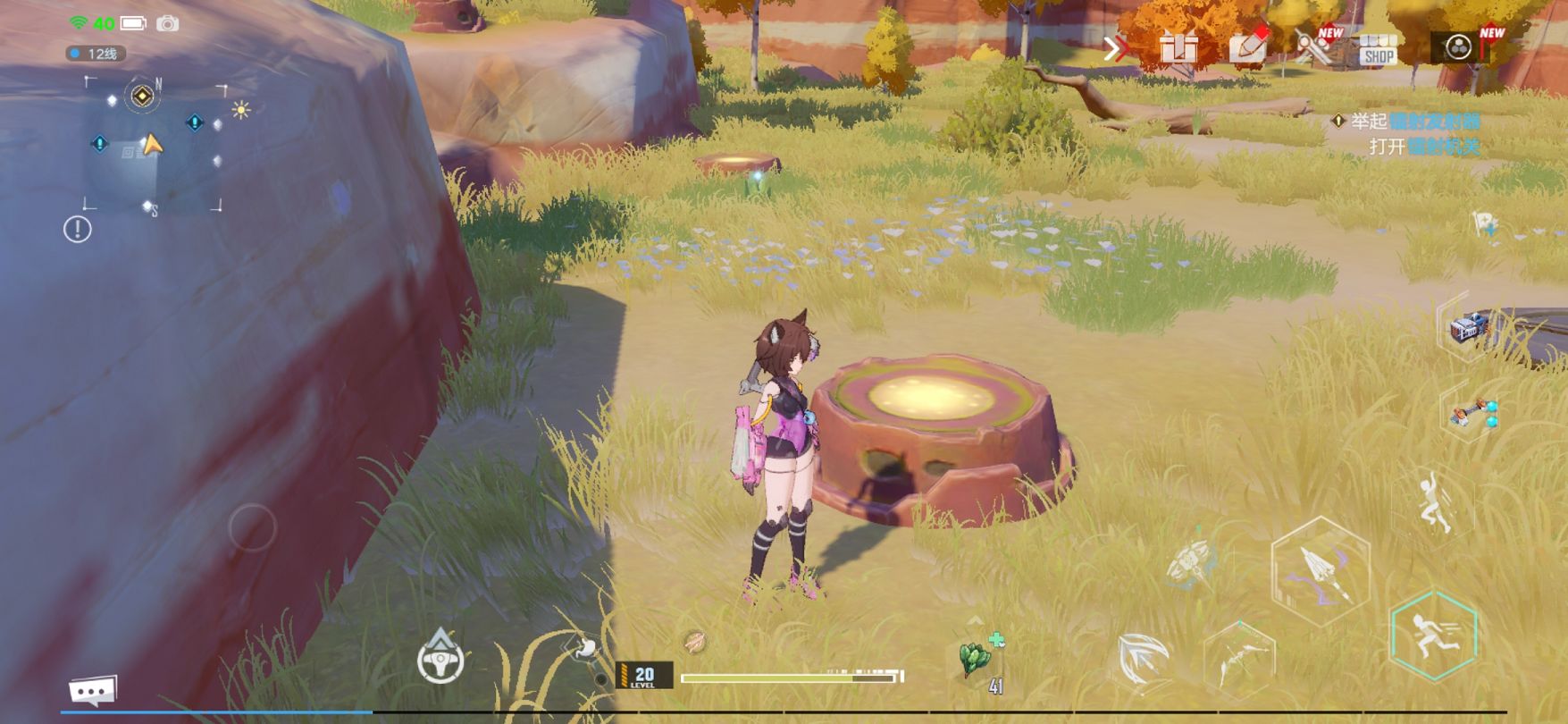Open the notepad and pencil menu
Screen dimensions: 1568x724
click(1247, 46)
